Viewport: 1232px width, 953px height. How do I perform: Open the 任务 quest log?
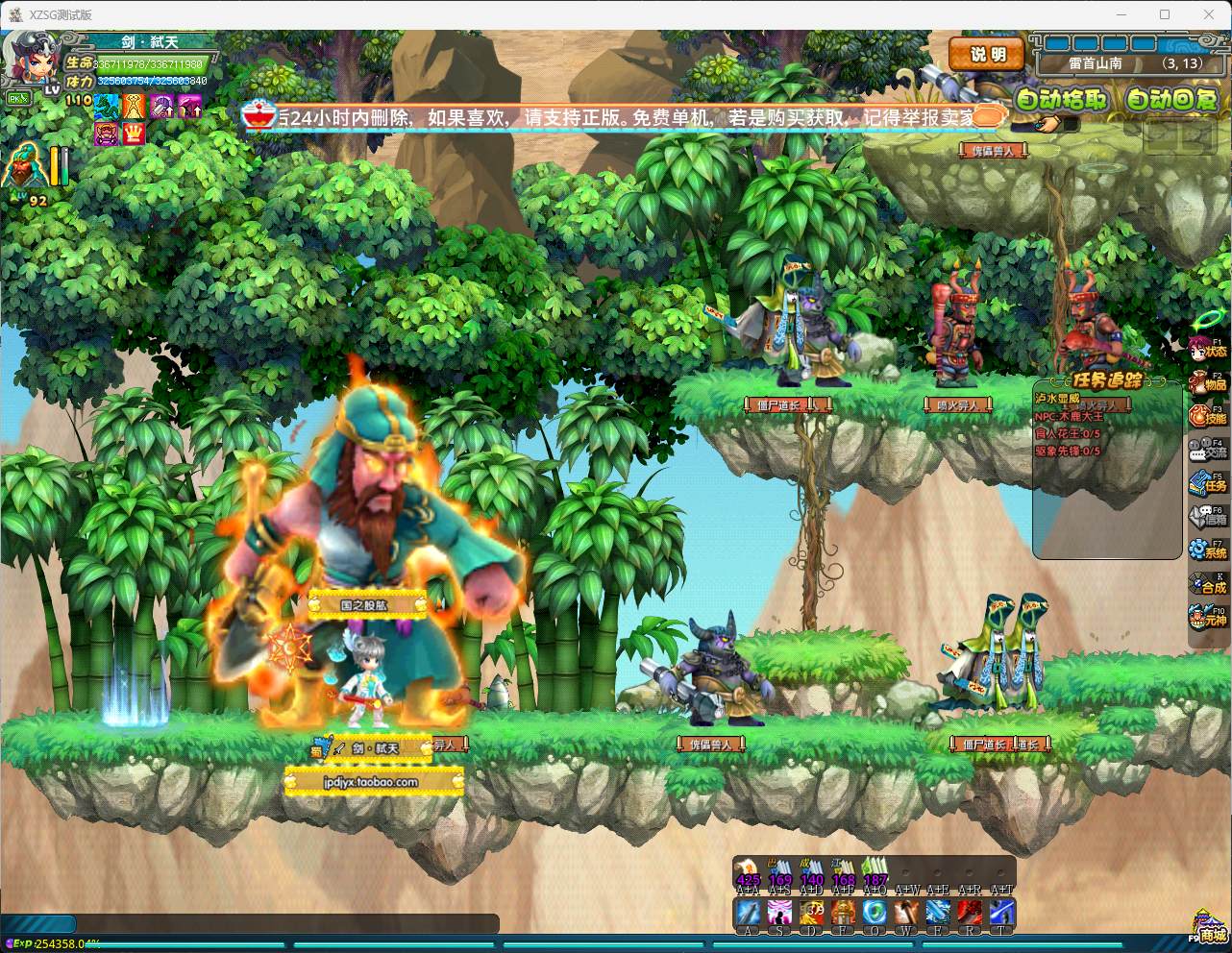click(x=1208, y=483)
